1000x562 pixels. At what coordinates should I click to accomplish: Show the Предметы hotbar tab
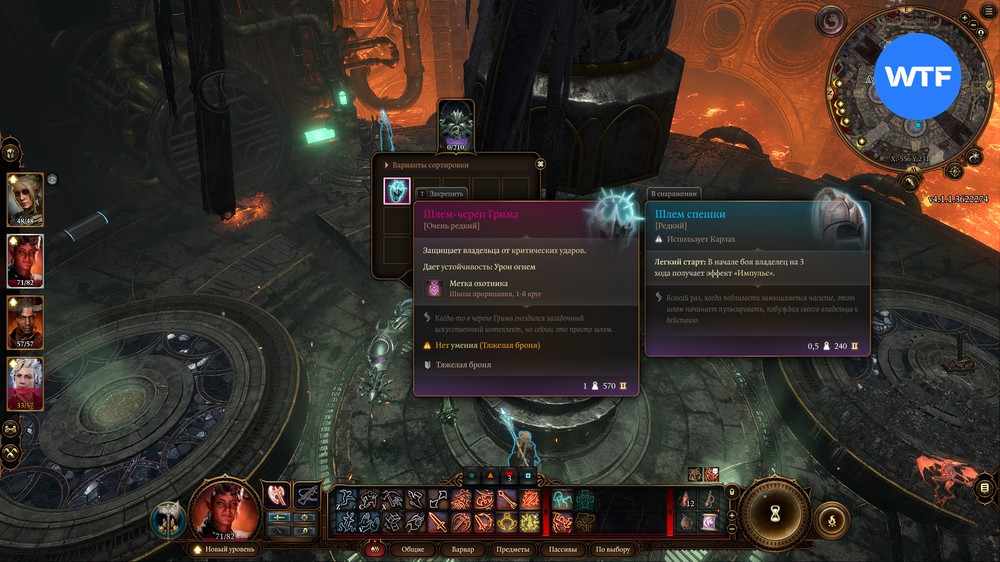point(512,549)
